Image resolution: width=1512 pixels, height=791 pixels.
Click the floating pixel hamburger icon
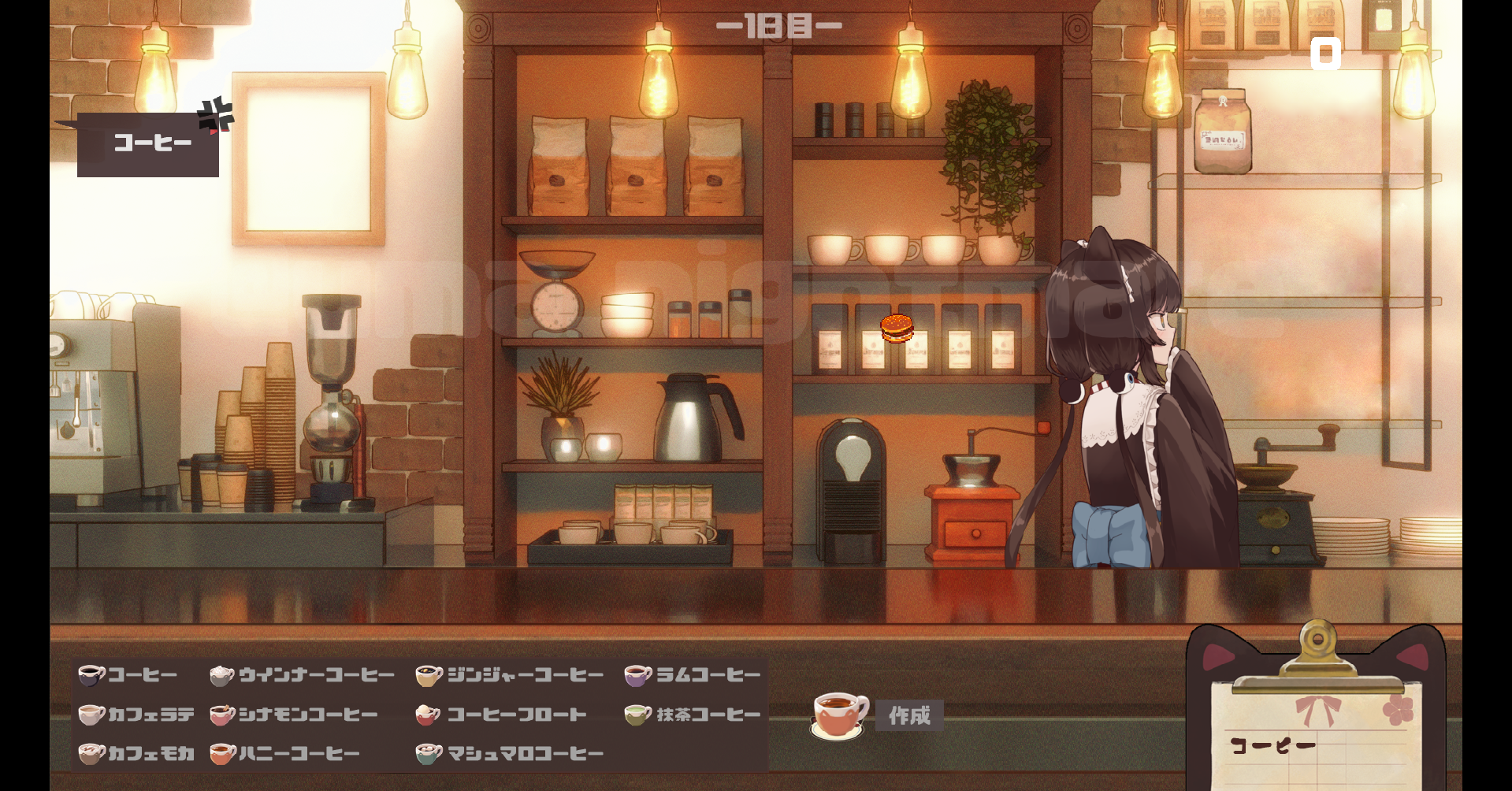click(897, 328)
